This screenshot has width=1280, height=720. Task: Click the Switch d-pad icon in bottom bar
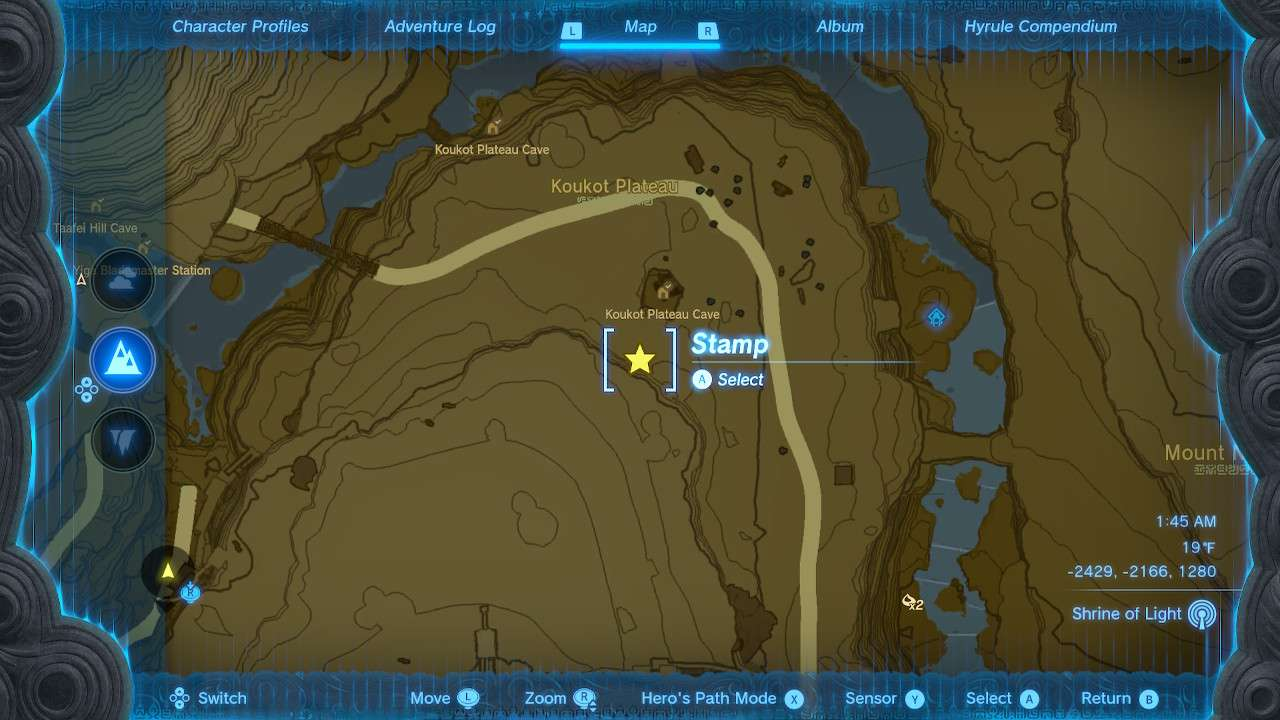(179, 698)
